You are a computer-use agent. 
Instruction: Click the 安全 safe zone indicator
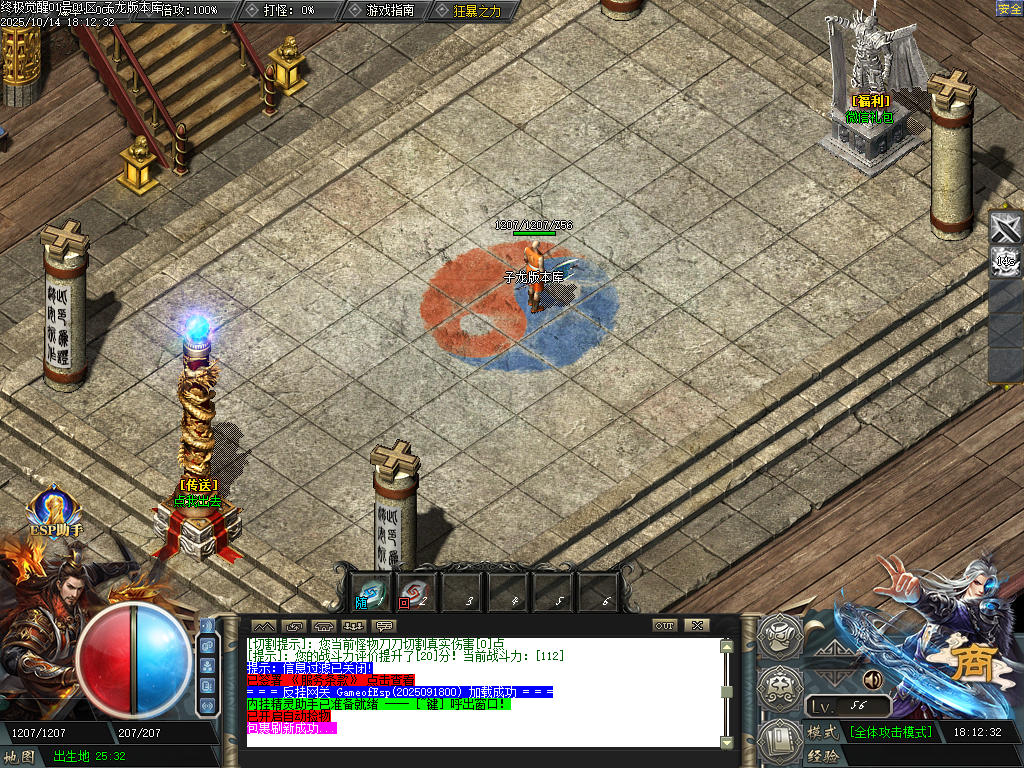pyautogui.click(x=1009, y=9)
